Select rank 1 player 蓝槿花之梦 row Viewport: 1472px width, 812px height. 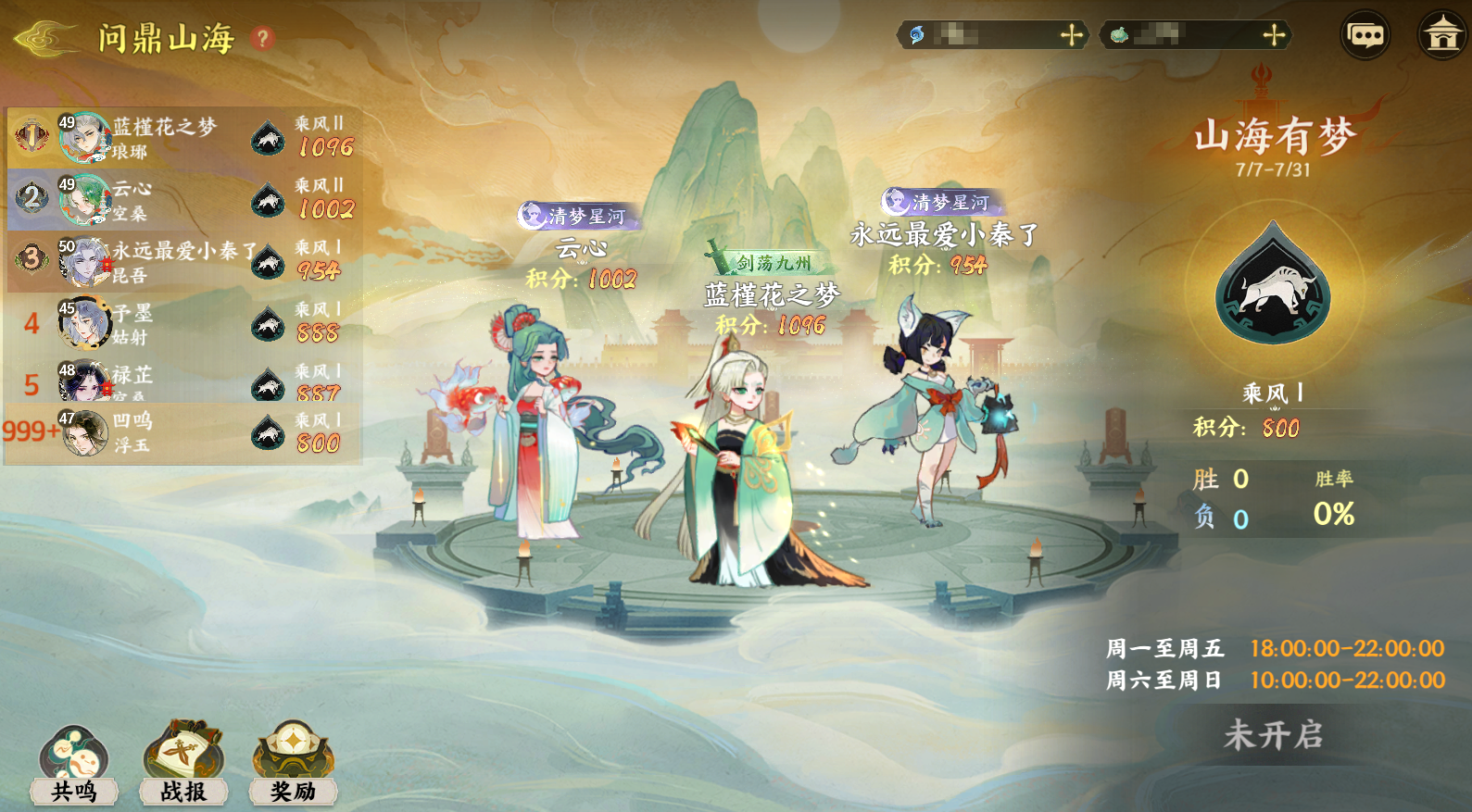pos(183,137)
